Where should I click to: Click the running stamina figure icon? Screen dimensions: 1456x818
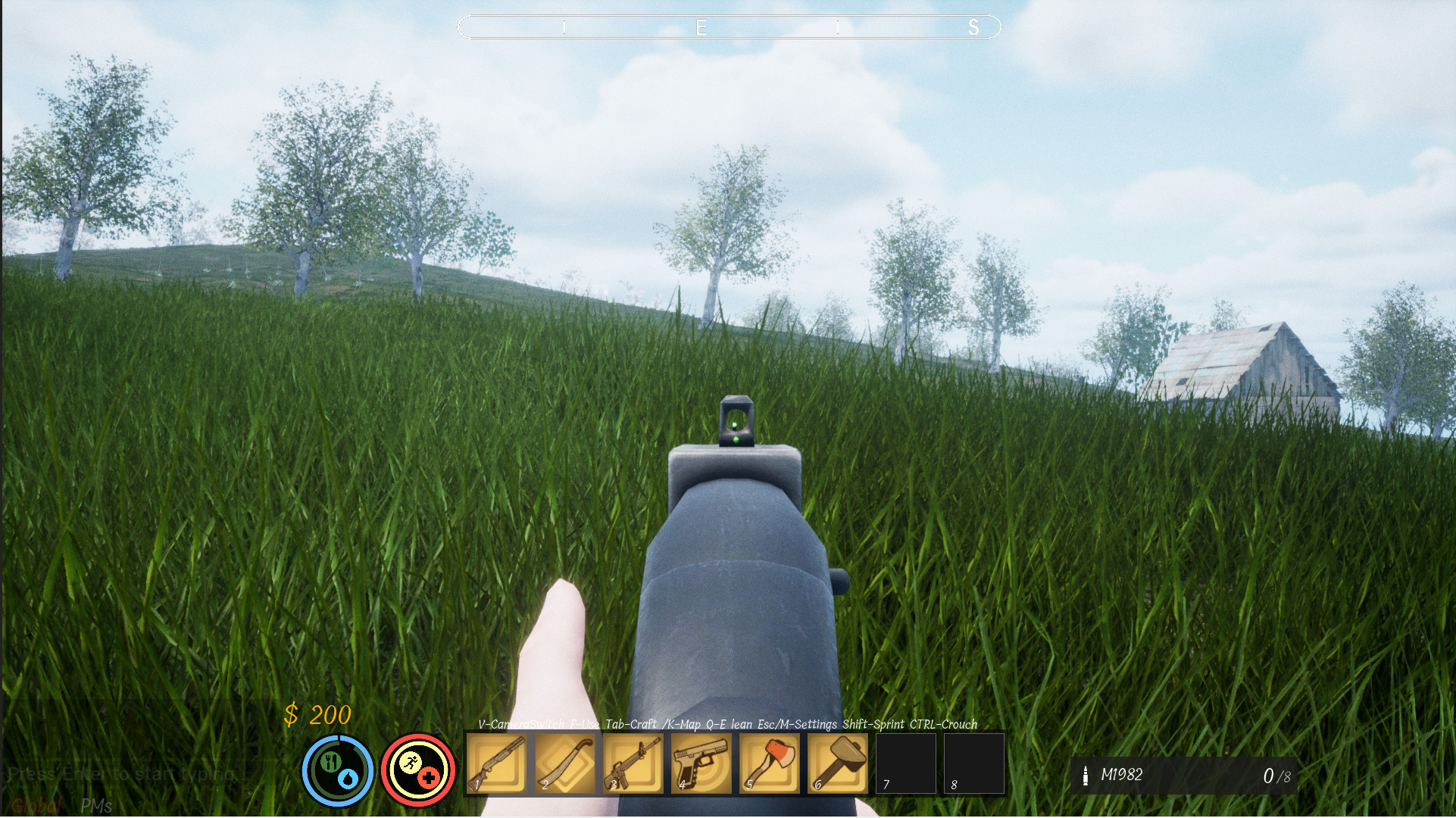coord(411,763)
